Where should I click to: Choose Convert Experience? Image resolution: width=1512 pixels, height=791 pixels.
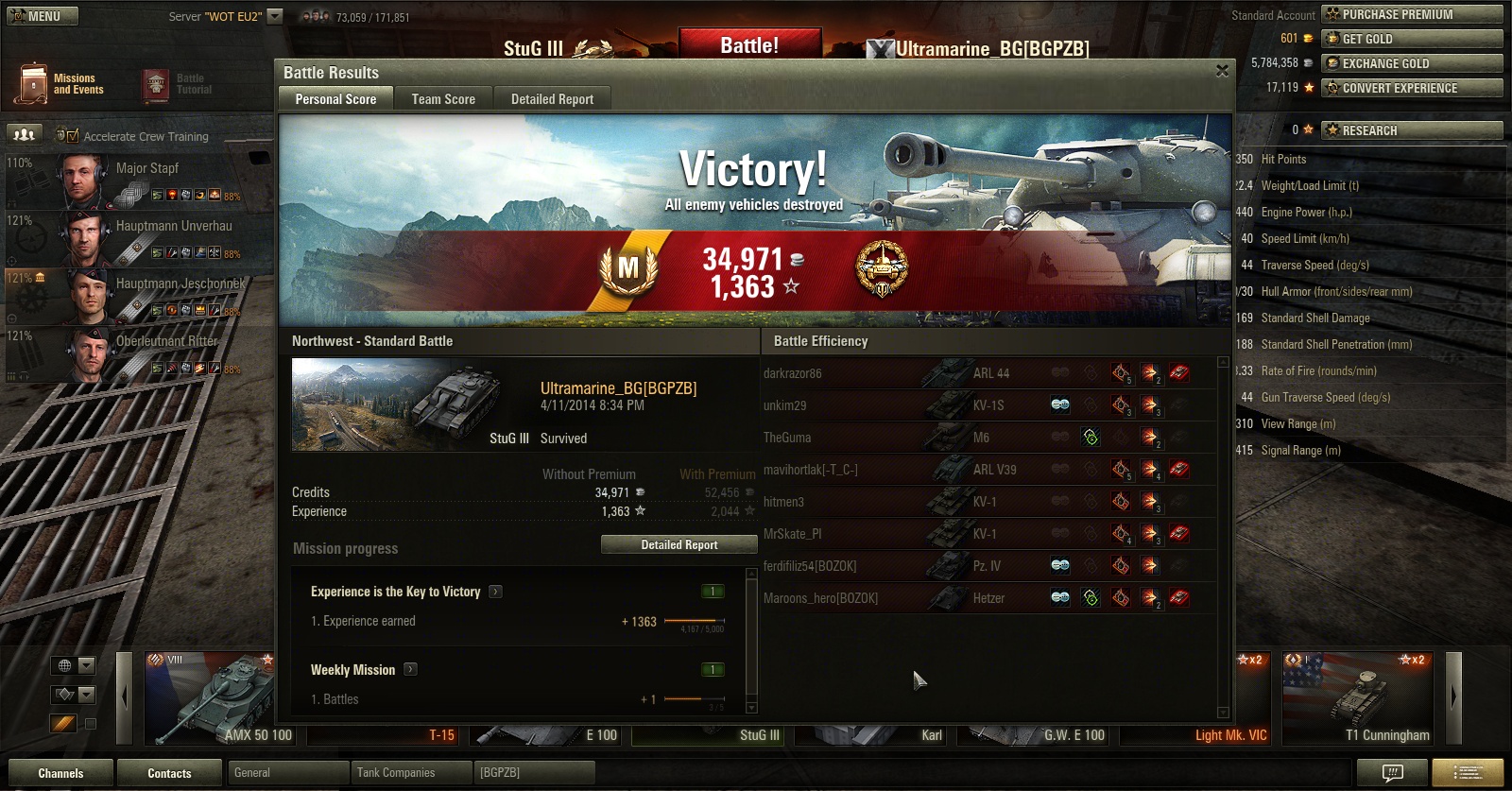[x=1412, y=88]
